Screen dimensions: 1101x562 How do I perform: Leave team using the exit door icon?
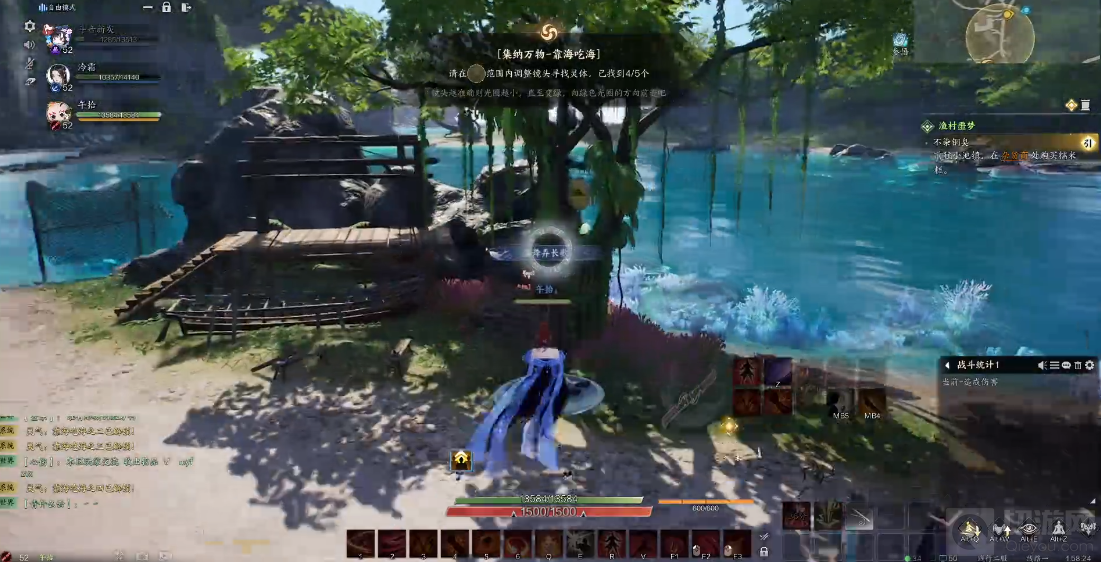(188, 7)
